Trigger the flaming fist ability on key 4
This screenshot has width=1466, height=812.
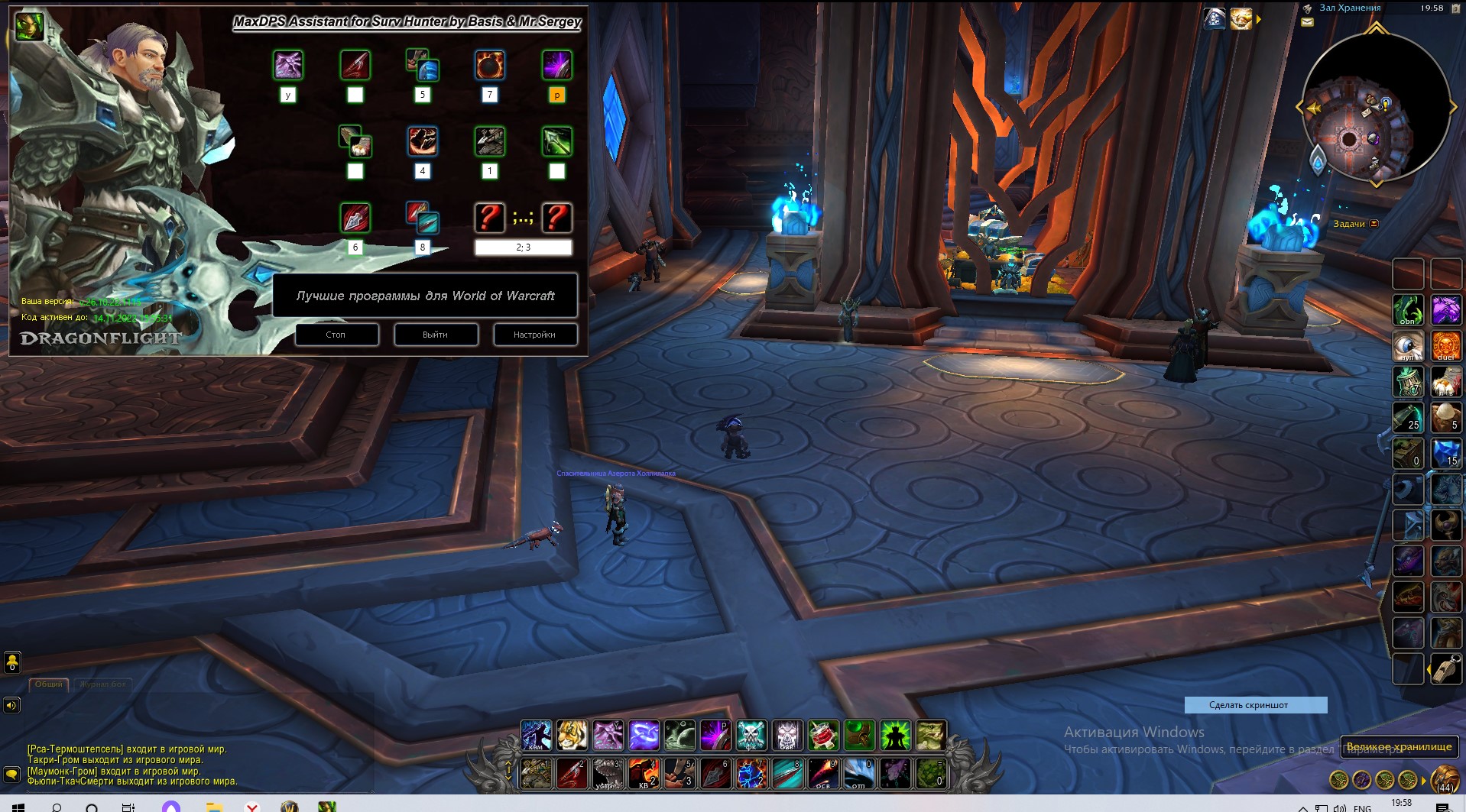(x=644, y=773)
